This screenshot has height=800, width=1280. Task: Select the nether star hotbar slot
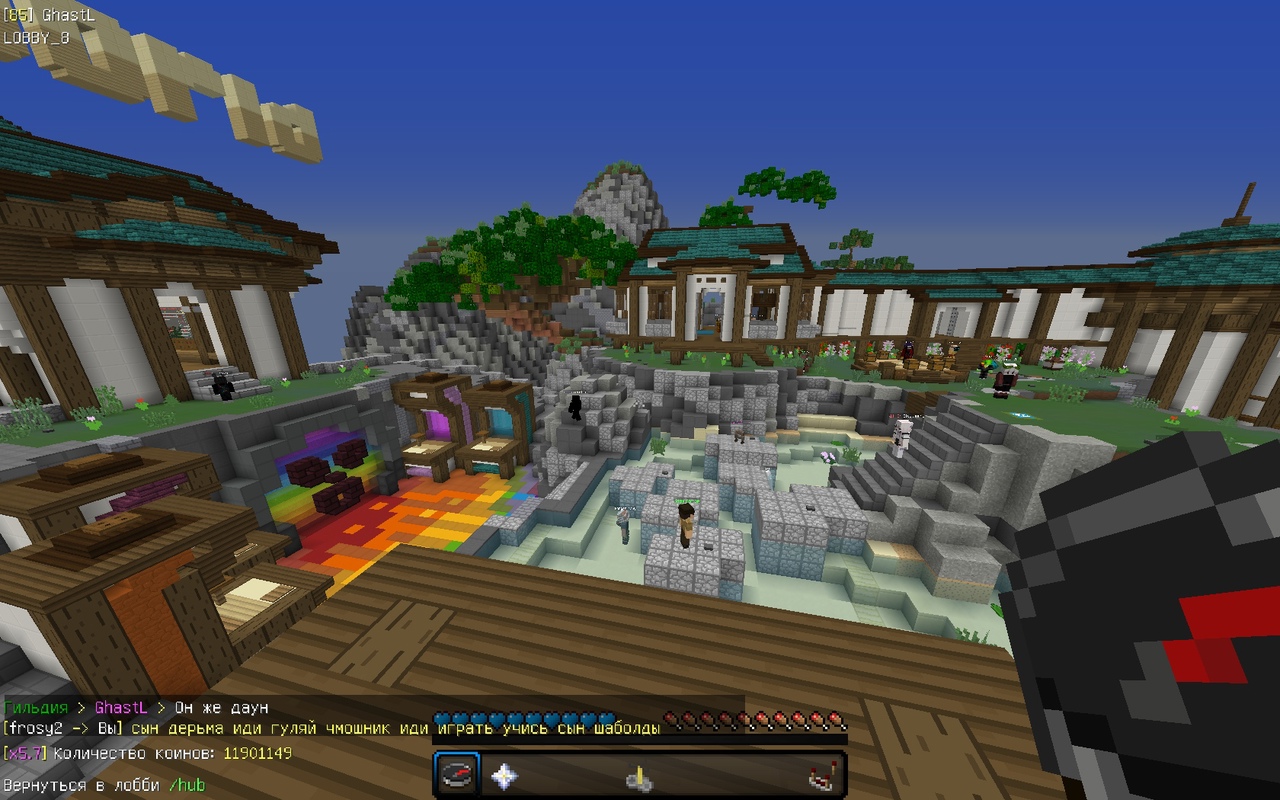click(504, 775)
